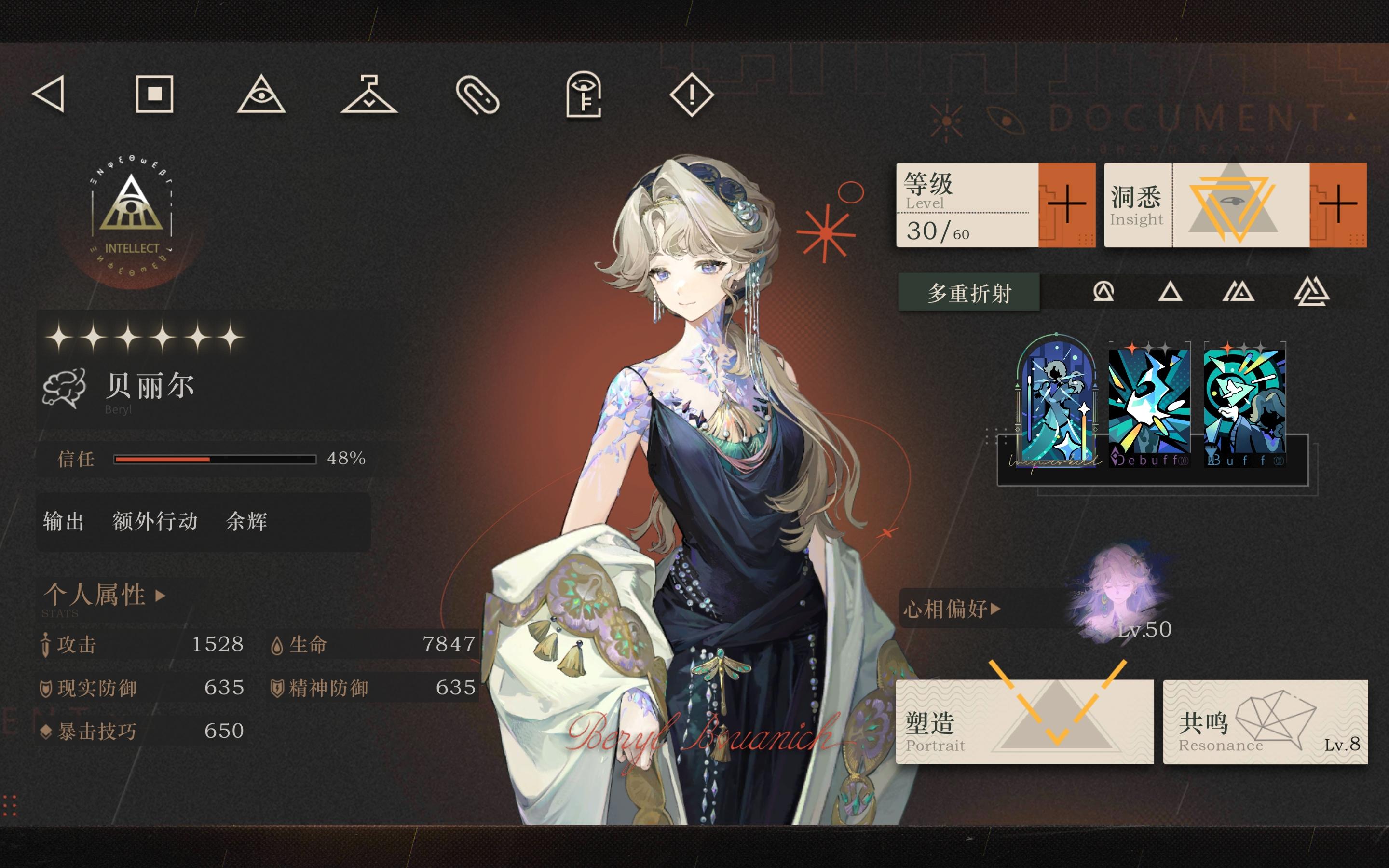This screenshot has width=1389, height=868.
Task: Click the 信任 trust progress bar at 48%
Action: 215,459
